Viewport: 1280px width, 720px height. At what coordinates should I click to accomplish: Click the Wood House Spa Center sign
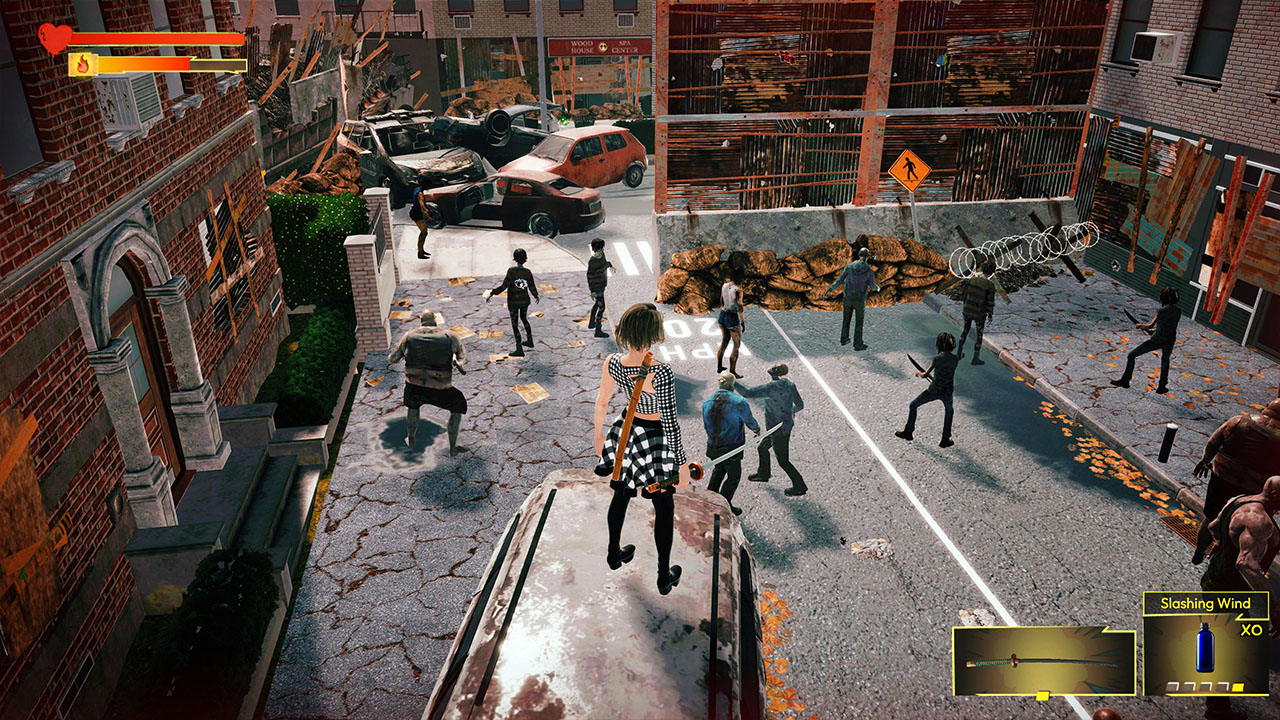pyautogui.click(x=600, y=47)
